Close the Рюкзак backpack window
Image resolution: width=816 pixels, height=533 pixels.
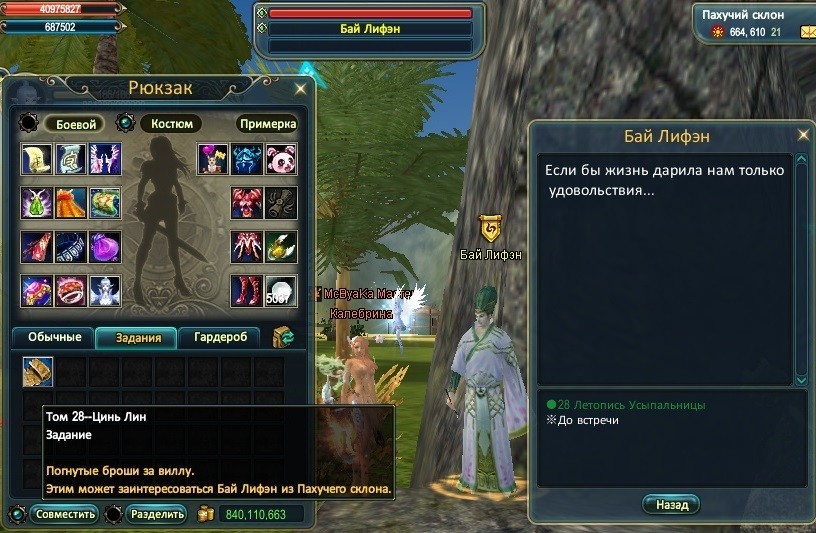[300, 89]
